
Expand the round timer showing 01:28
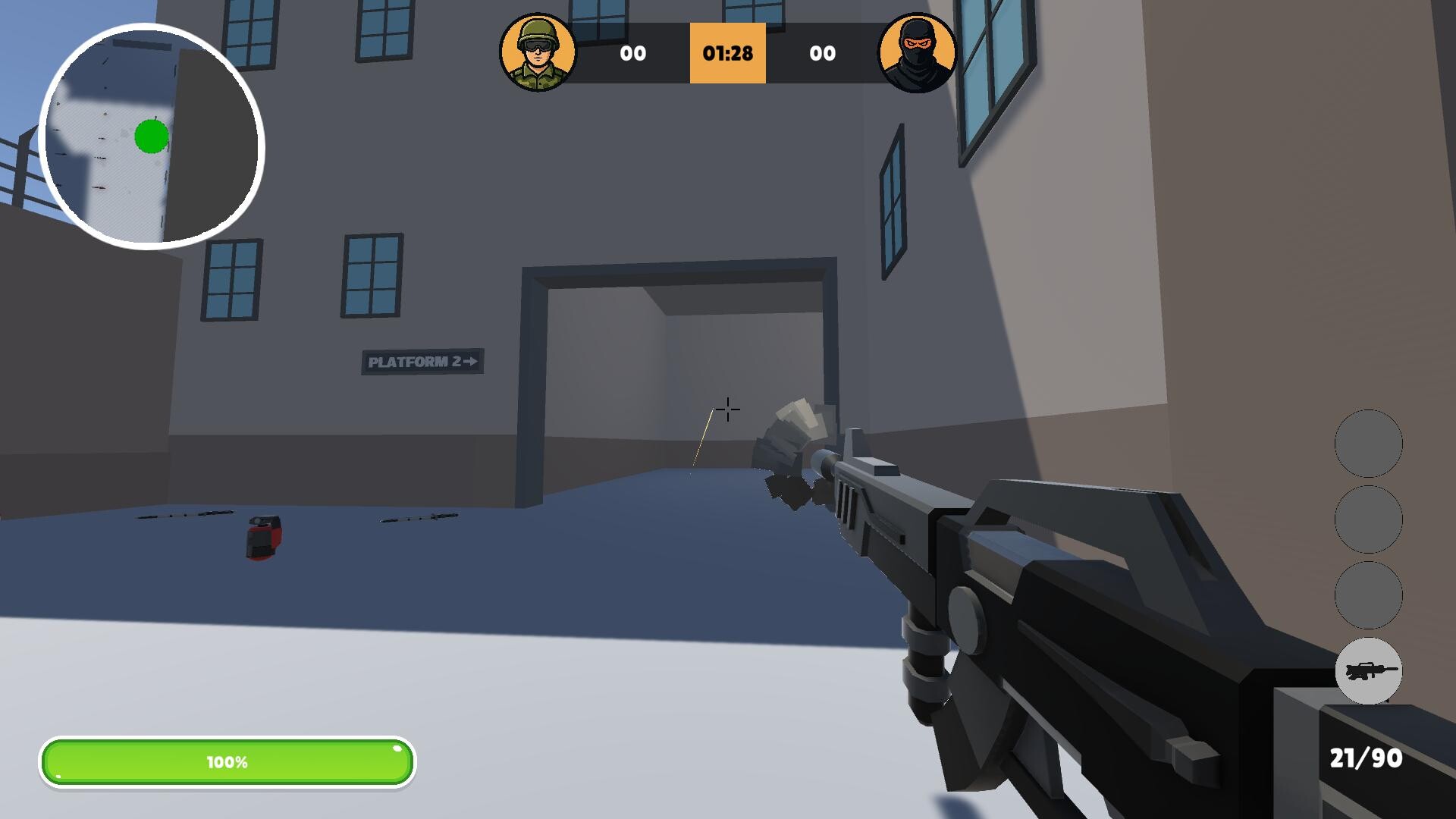[726, 53]
